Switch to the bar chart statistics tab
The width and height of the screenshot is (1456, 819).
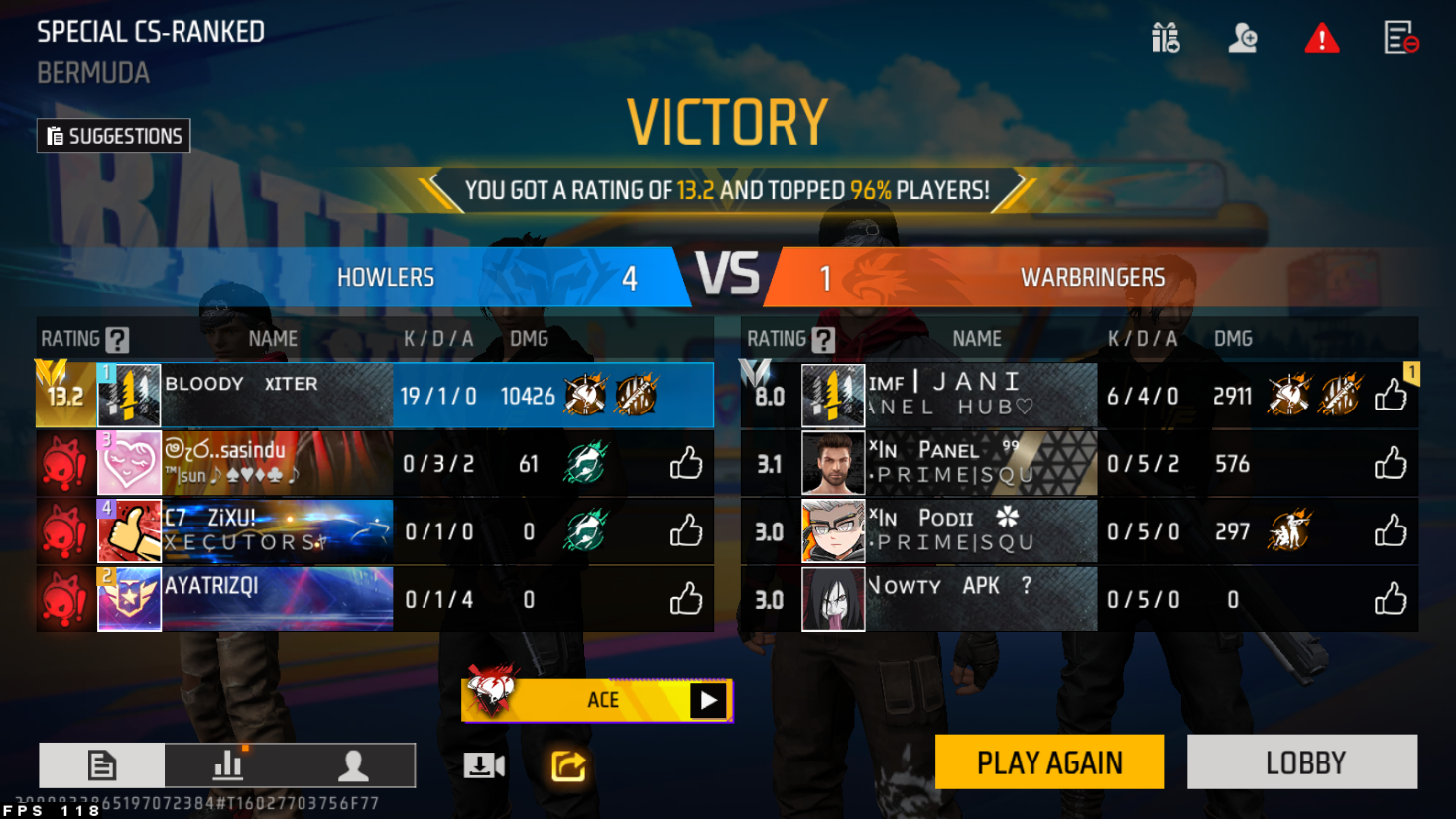tap(228, 765)
